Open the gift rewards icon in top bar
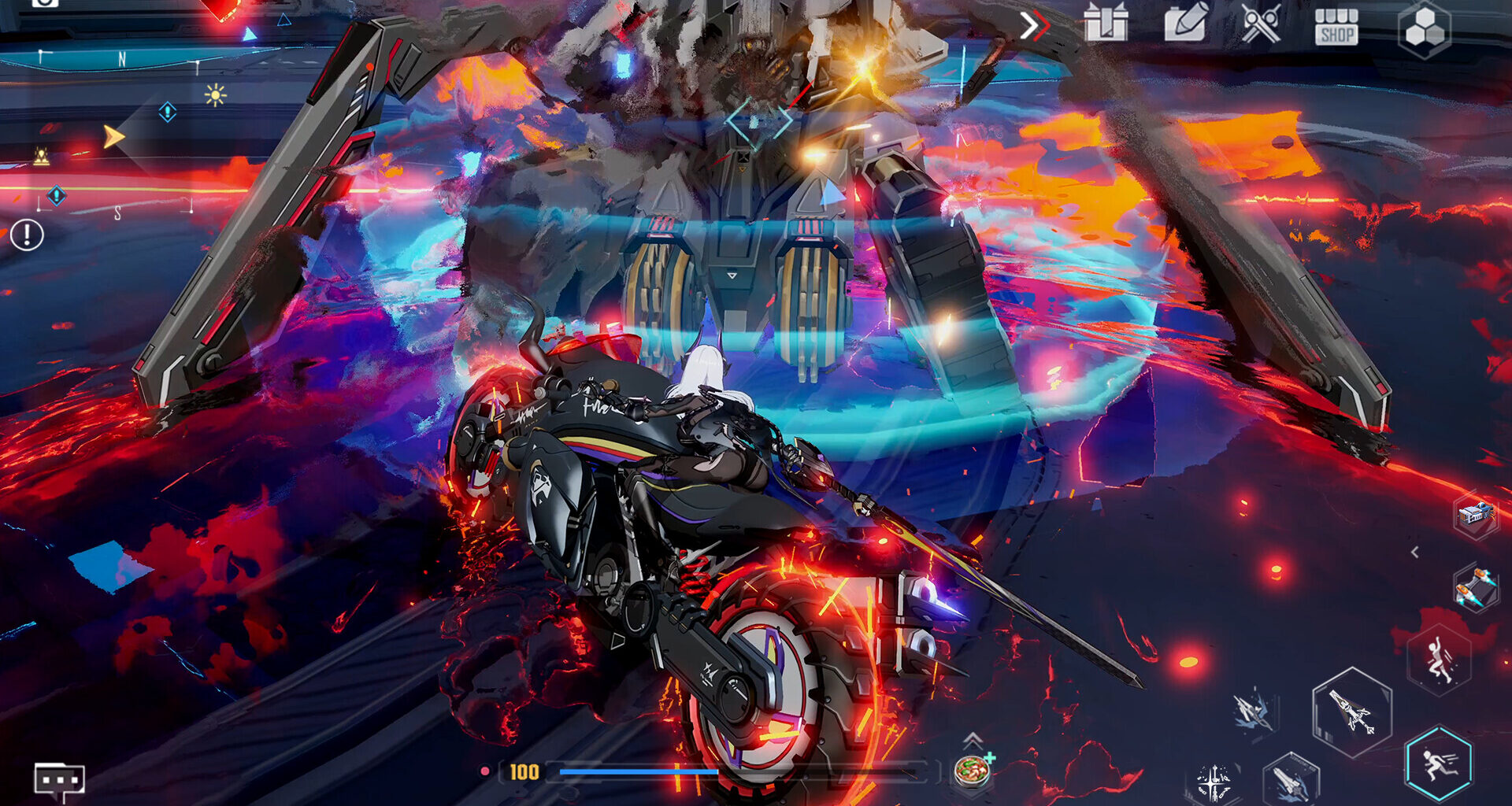This screenshot has height=806, width=1512. pyautogui.click(x=1105, y=24)
